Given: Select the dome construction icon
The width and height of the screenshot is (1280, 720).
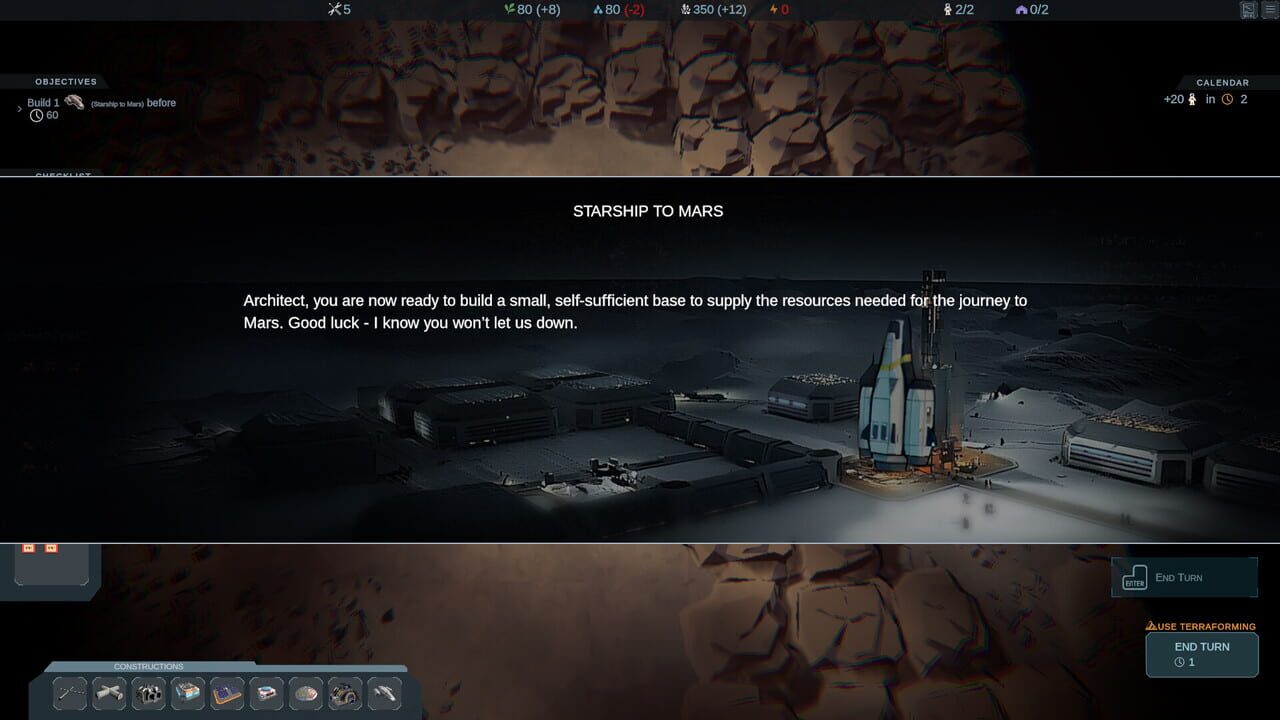Looking at the screenshot, I should click(305, 693).
